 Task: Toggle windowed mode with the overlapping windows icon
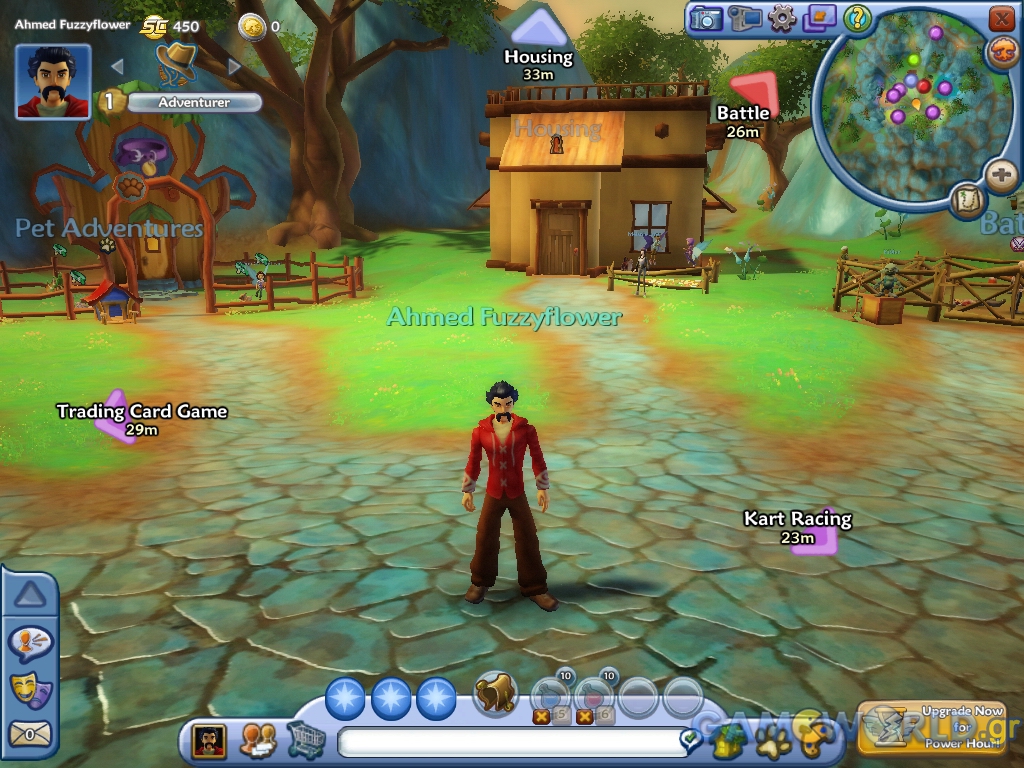point(819,18)
